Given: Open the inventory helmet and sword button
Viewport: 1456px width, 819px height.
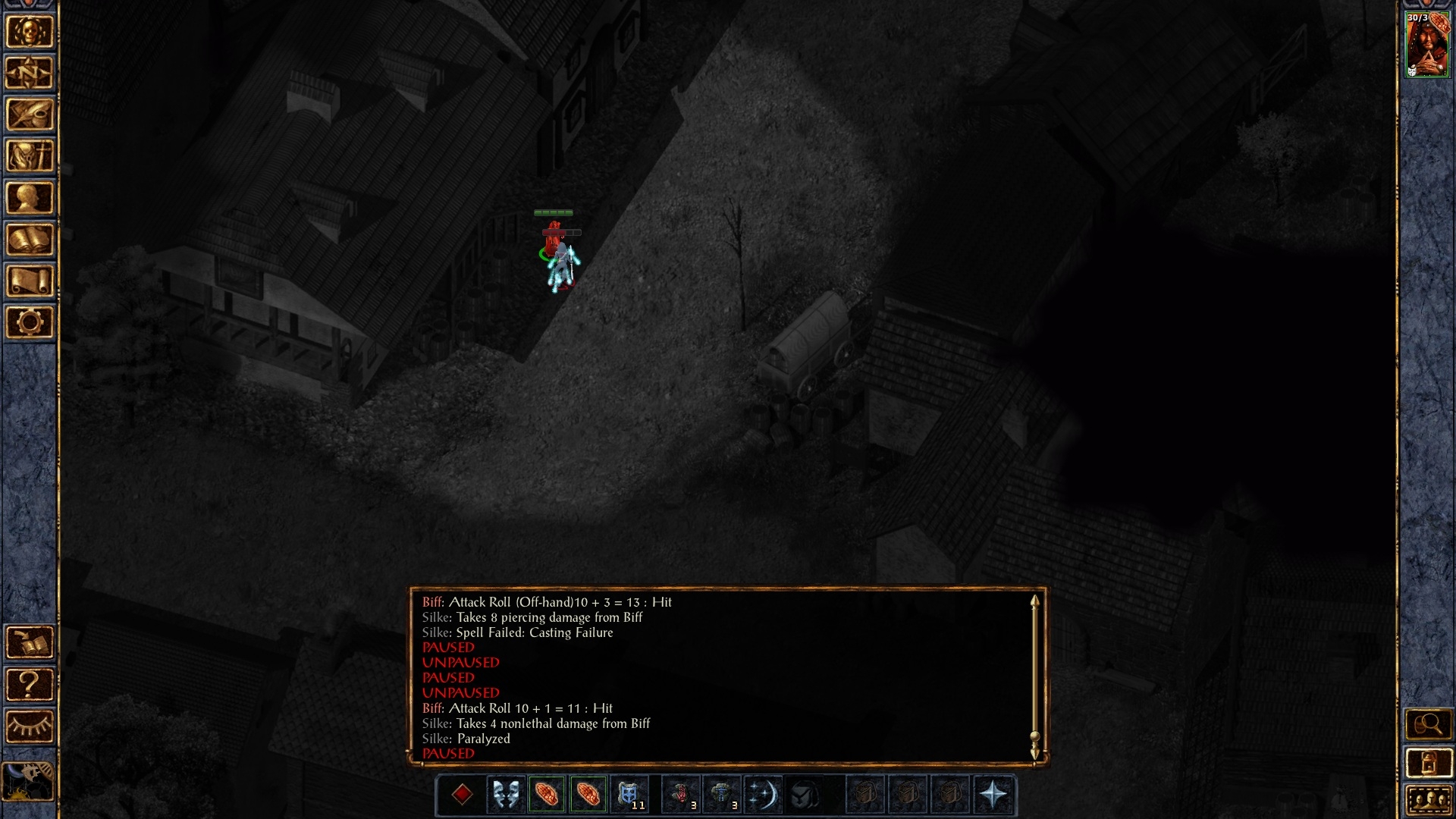Looking at the screenshot, I should [30, 157].
